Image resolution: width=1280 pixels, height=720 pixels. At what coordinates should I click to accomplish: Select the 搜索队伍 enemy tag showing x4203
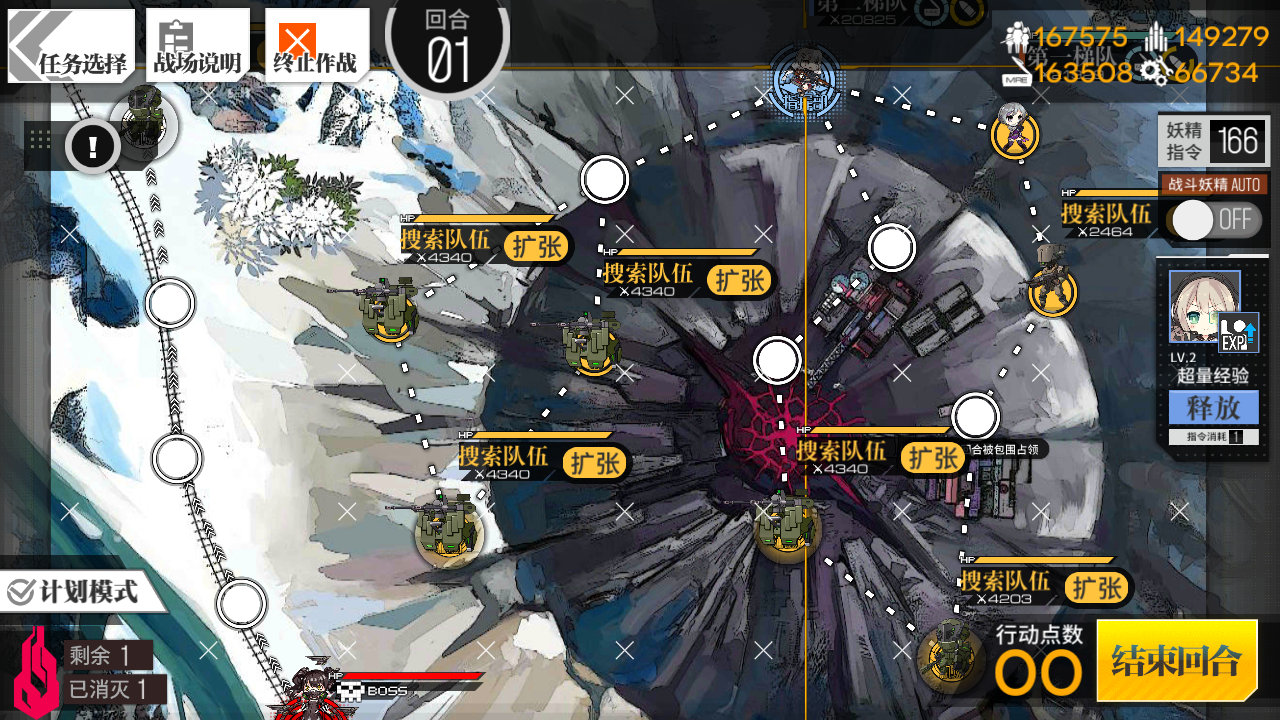(x=1008, y=586)
